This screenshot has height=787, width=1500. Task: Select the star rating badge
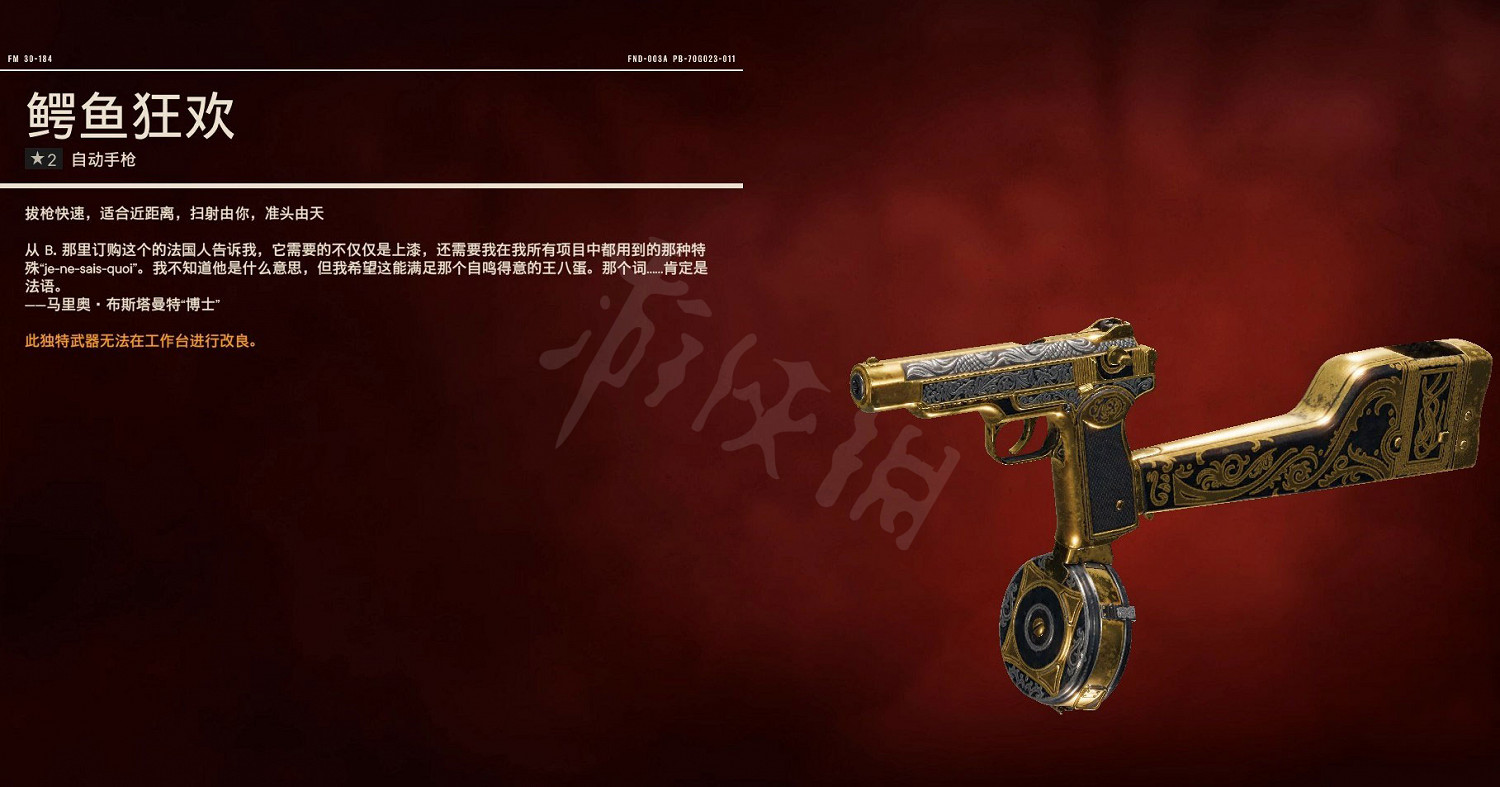[44, 157]
